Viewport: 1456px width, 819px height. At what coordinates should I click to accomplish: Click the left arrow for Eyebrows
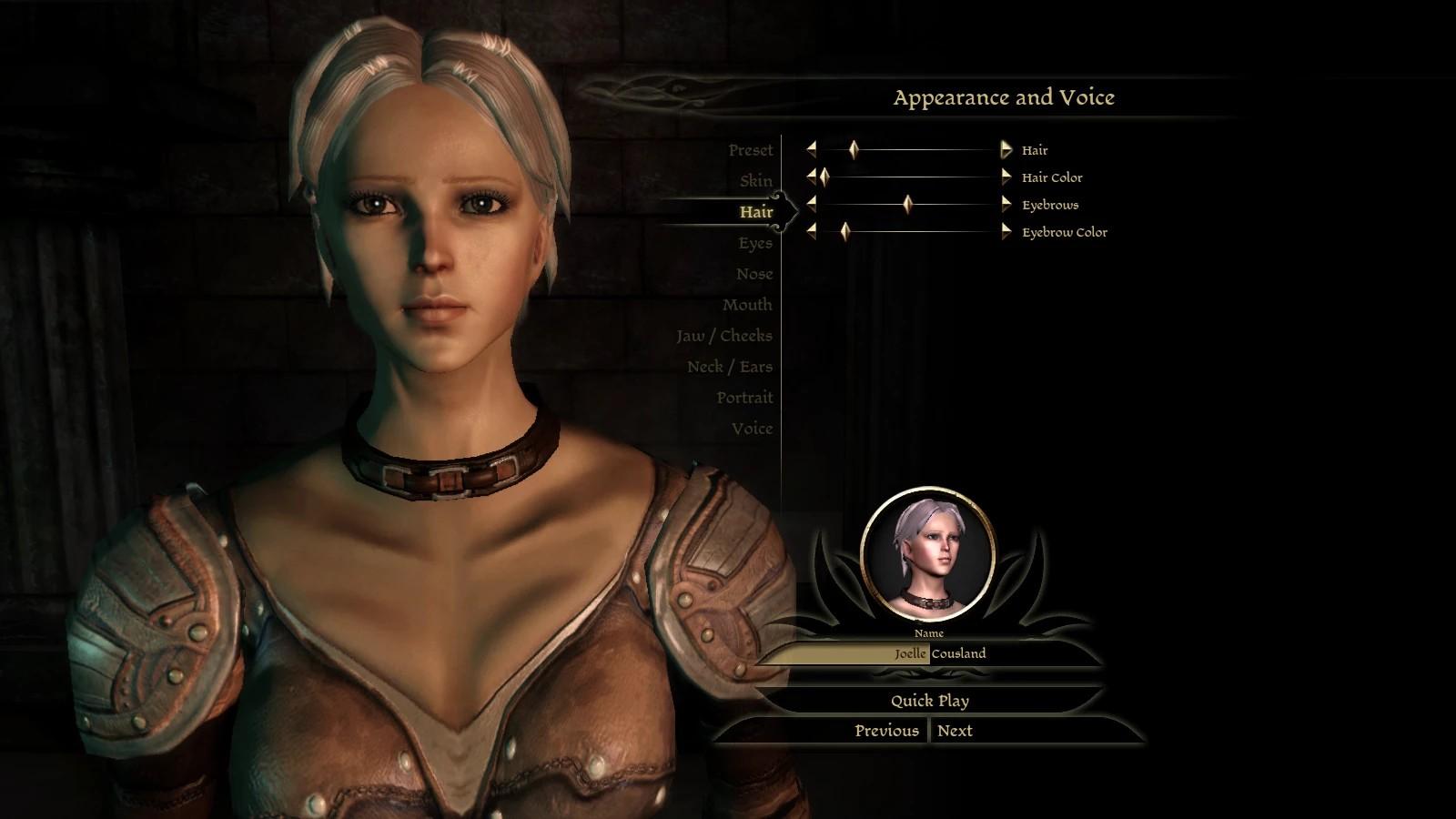pos(811,205)
